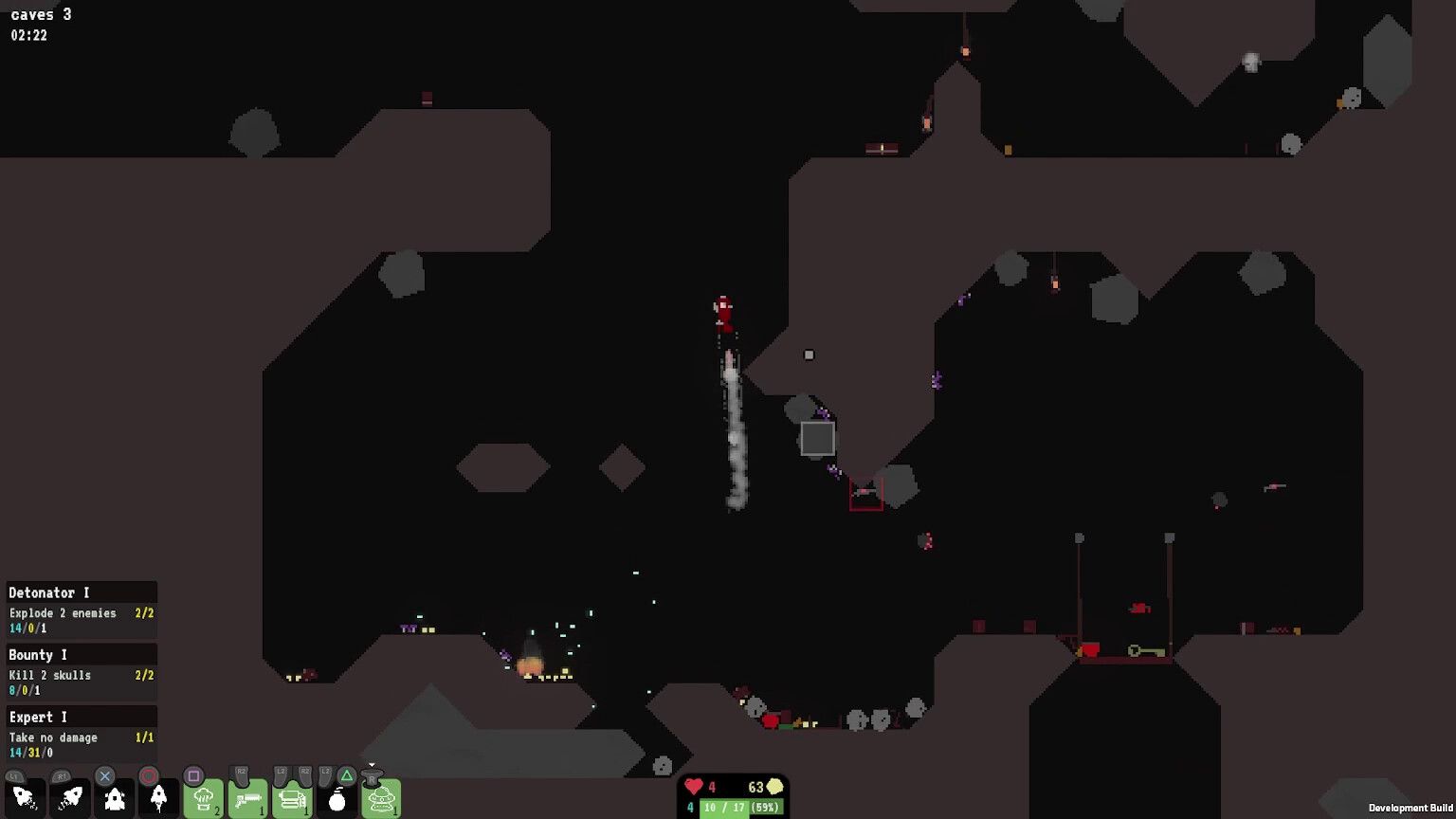Viewport: 1456px width, 819px height.
Task: Expand the small arrow above the UFO slot
Action: (x=371, y=764)
